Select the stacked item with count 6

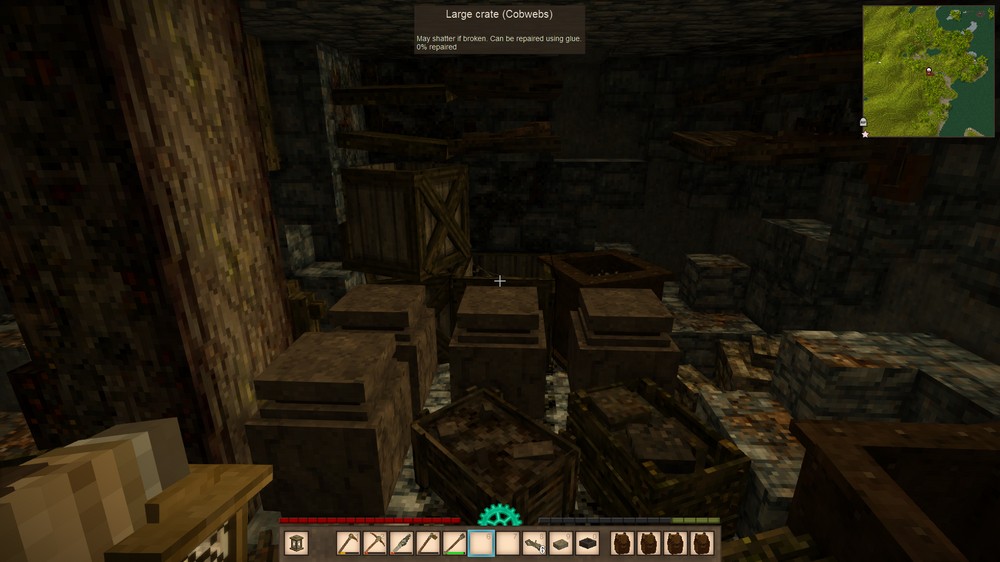[534, 543]
